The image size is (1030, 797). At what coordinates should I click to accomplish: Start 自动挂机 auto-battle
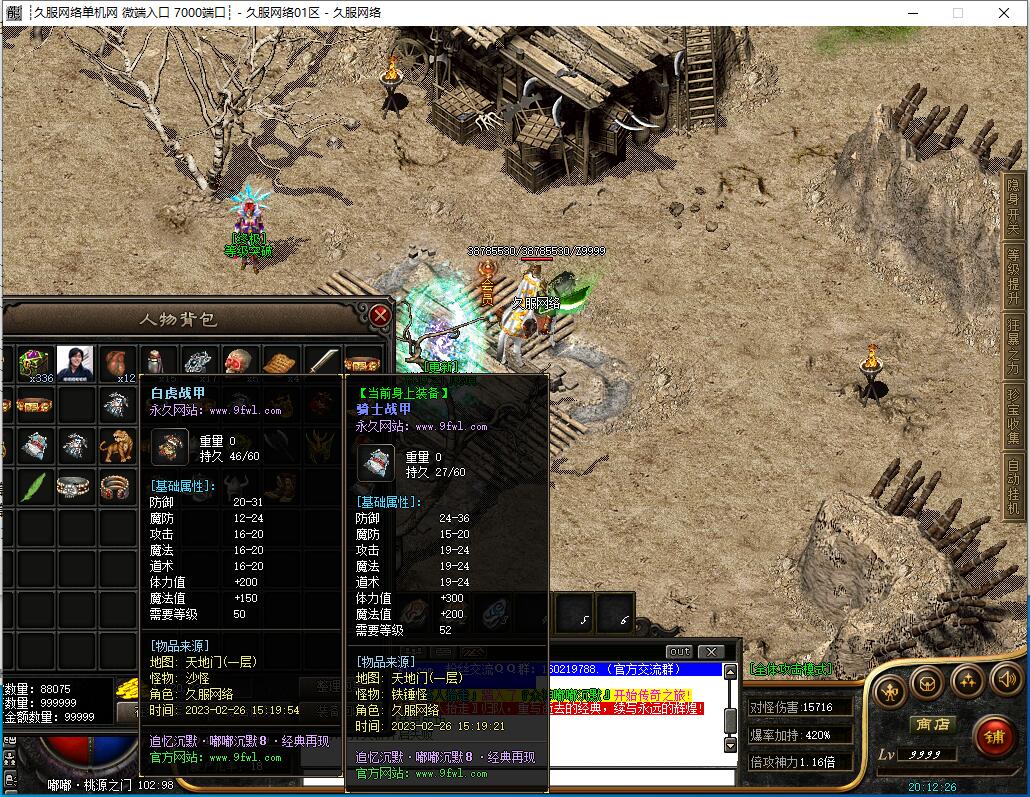click(x=1015, y=486)
